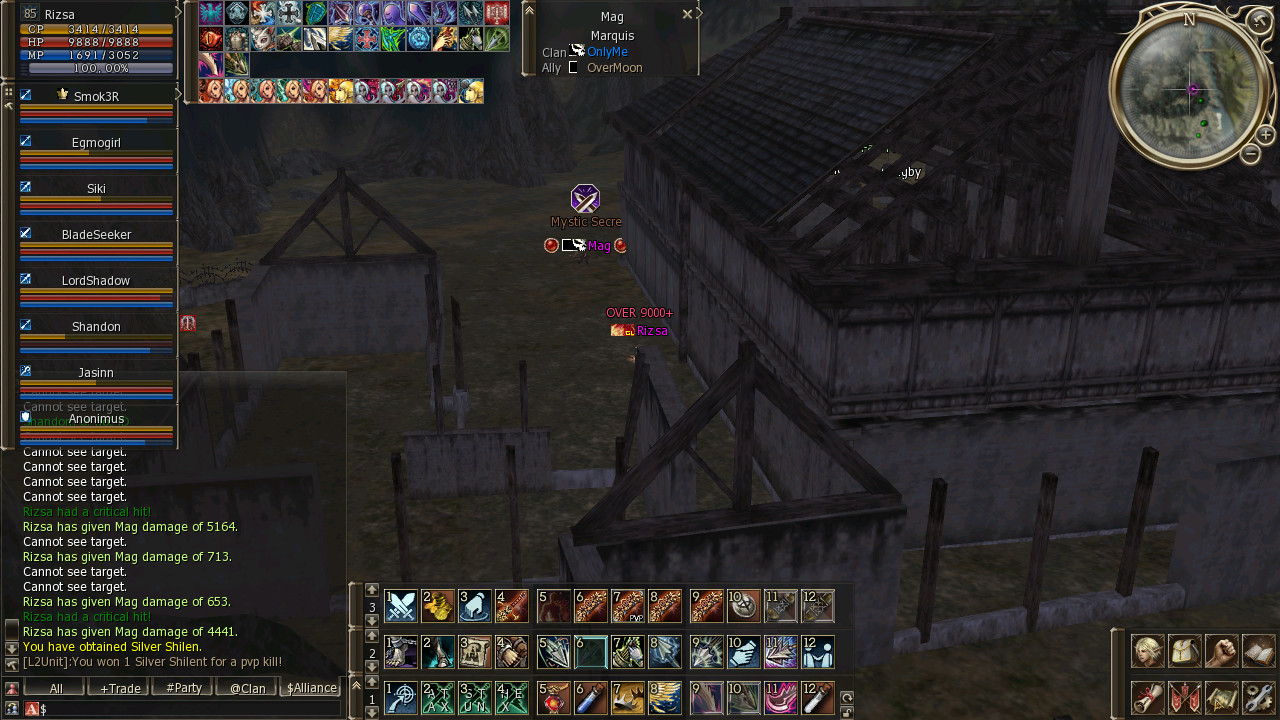1280x720 pixels.
Task: Use the red potion in hotbar slot 5
Action: pyautogui.click(x=553, y=697)
